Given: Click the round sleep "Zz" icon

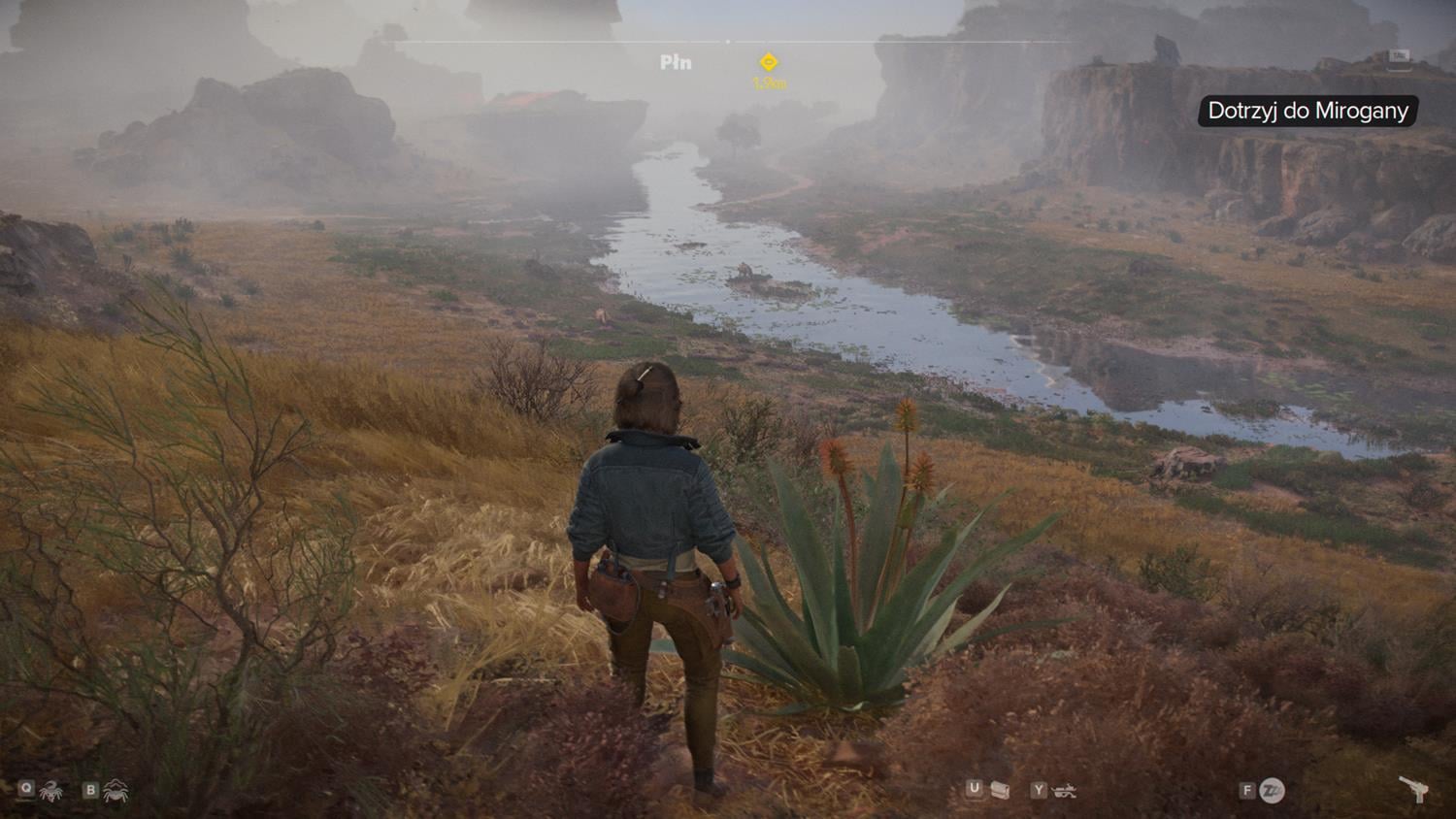Looking at the screenshot, I should click(x=1272, y=791).
